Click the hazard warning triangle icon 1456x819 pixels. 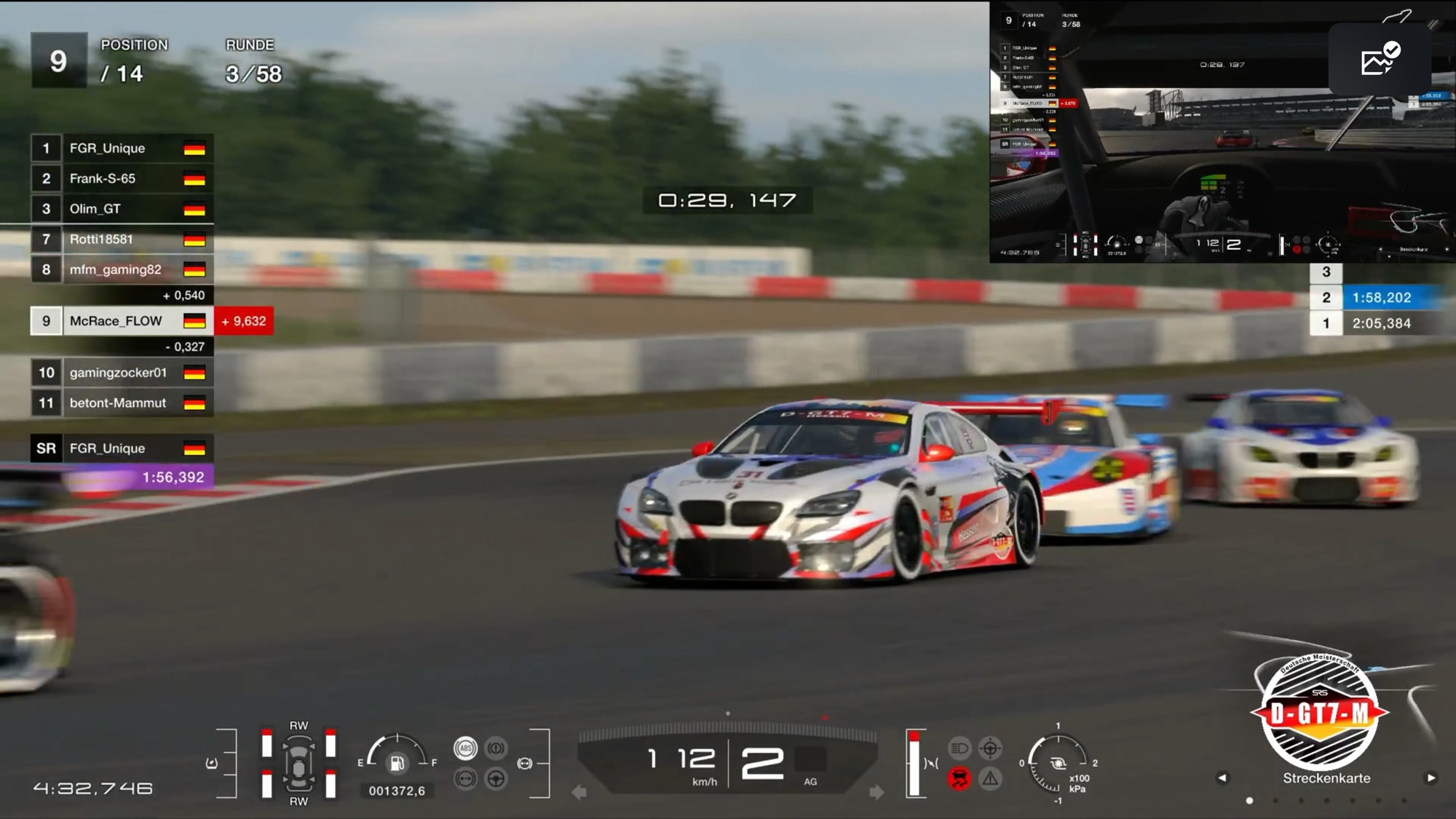(x=990, y=779)
